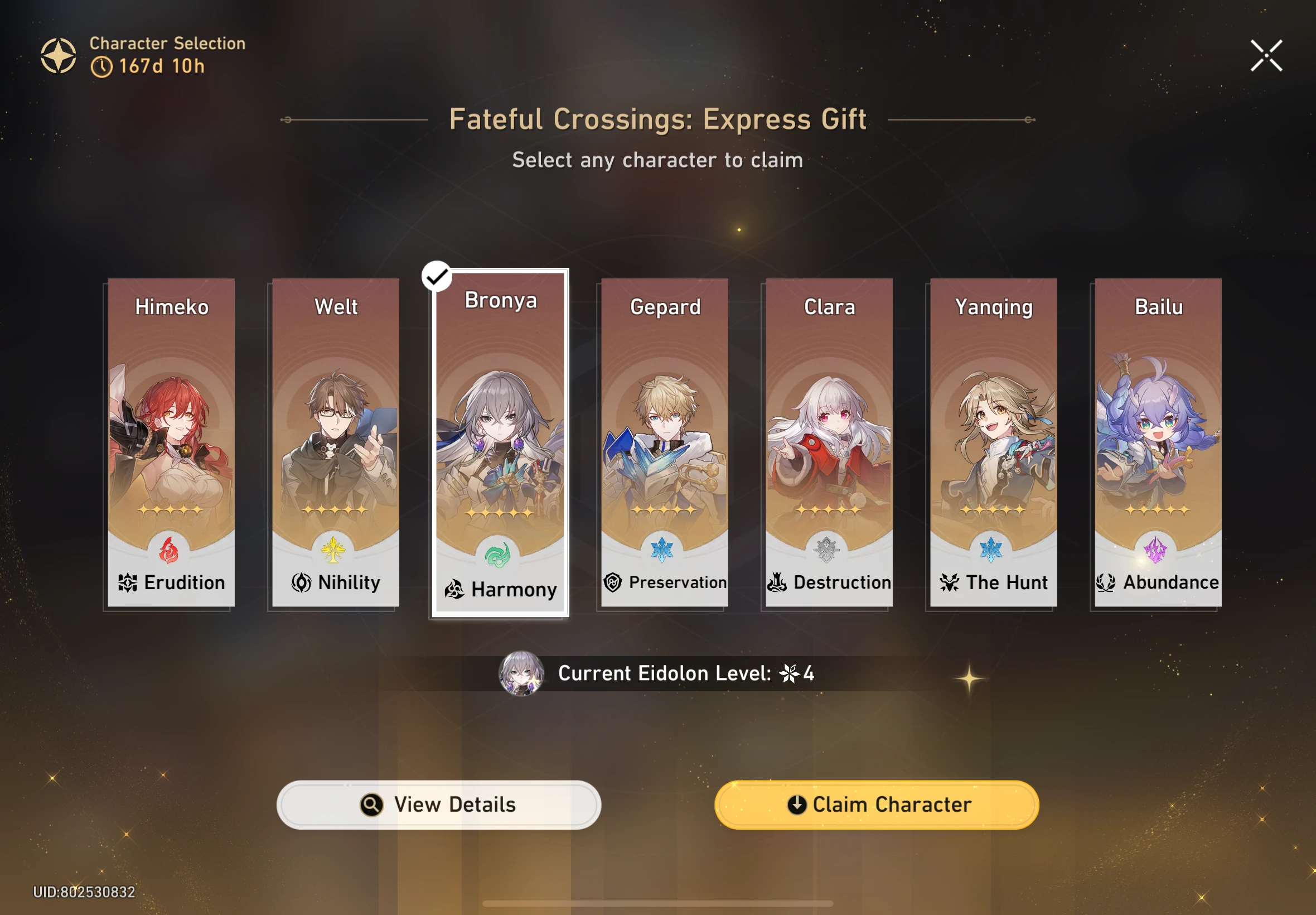Select the Ice element icon on Gepard's card
This screenshot has width=1316, height=915.
[663, 548]
